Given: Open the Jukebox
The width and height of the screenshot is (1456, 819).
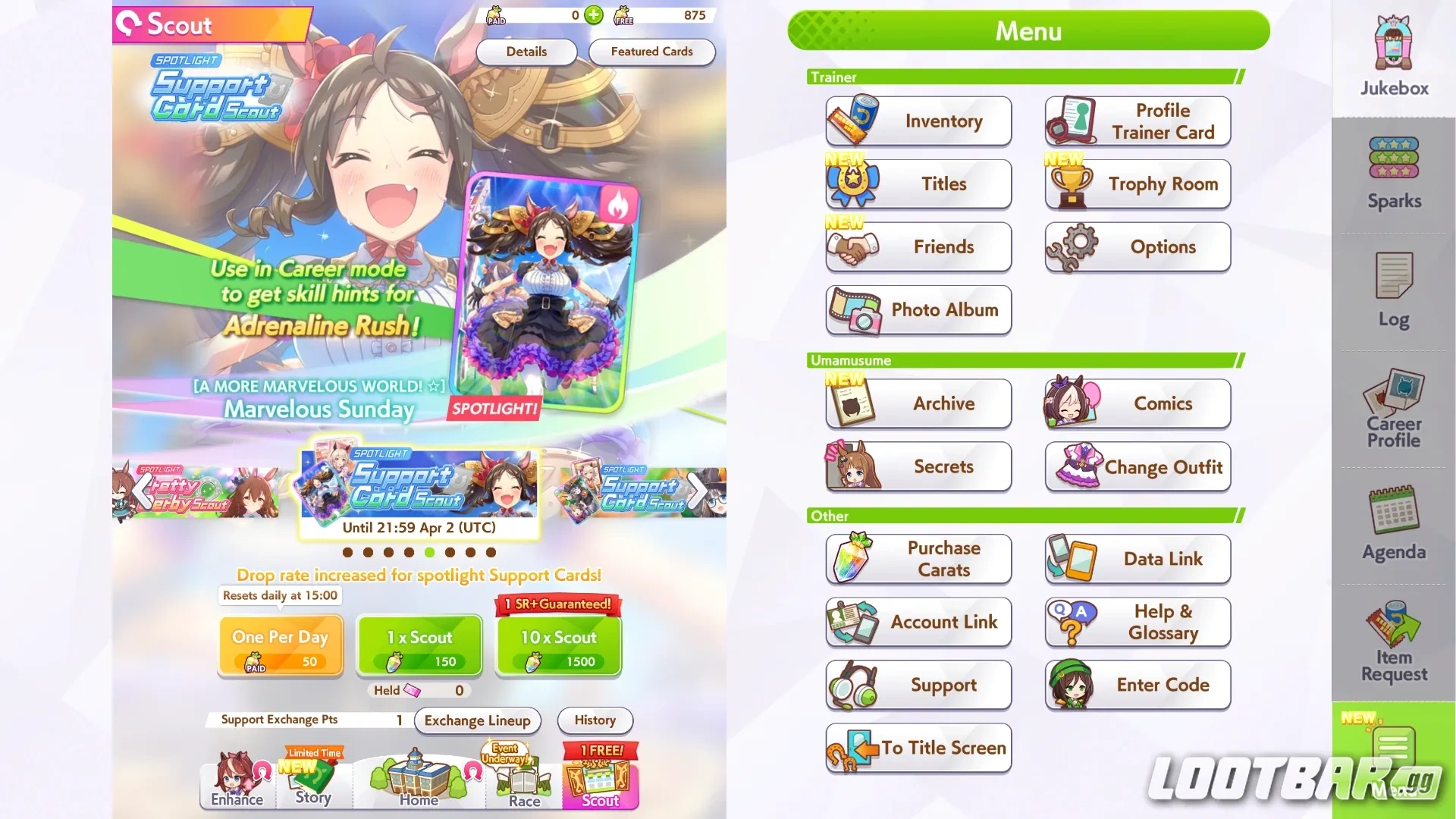Looking at the screenshot, I should click(x=1393, y=53).
